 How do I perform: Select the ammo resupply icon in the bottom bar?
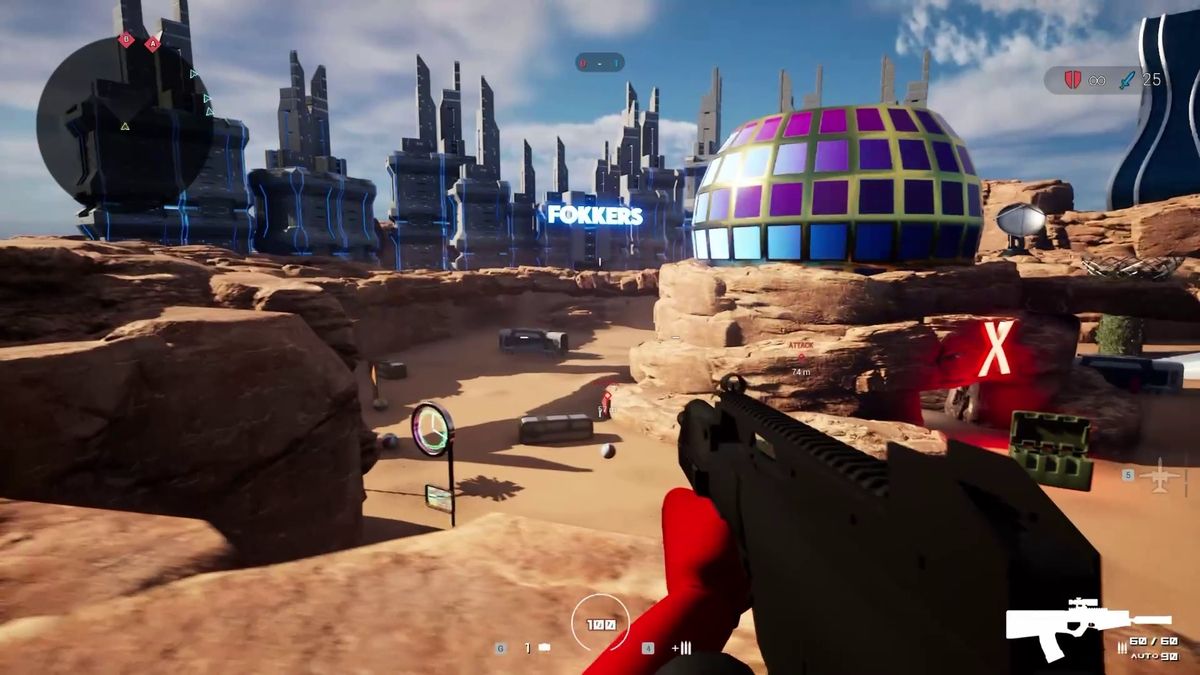pyautogui.click(x=682, y=648)
